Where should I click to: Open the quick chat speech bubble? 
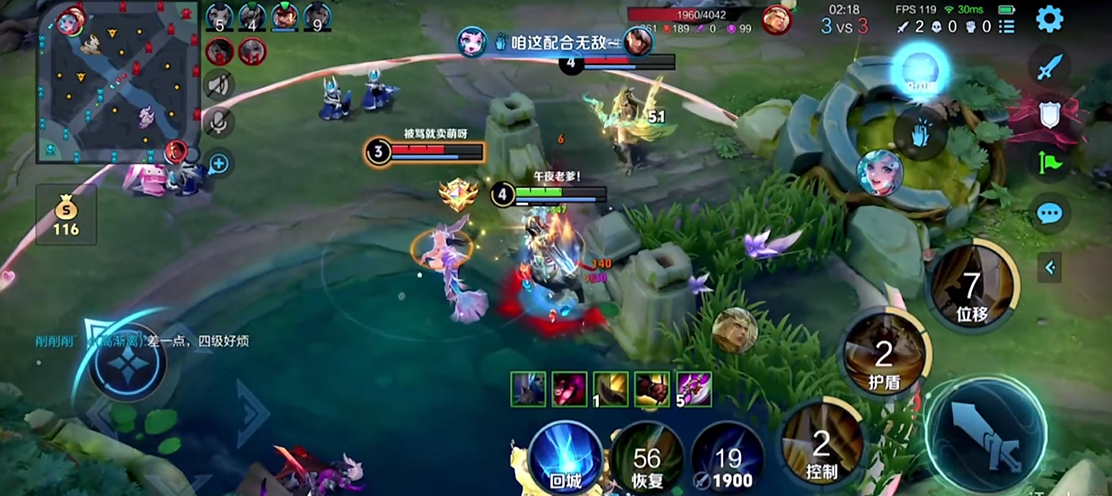click(x=1049, y=213)
